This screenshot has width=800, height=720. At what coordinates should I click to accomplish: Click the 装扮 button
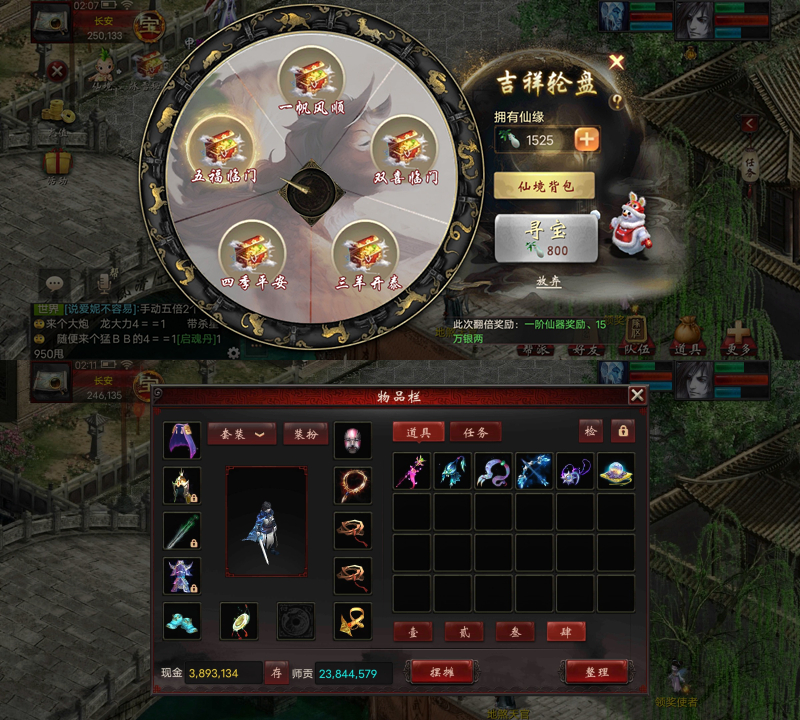point(306,434)
